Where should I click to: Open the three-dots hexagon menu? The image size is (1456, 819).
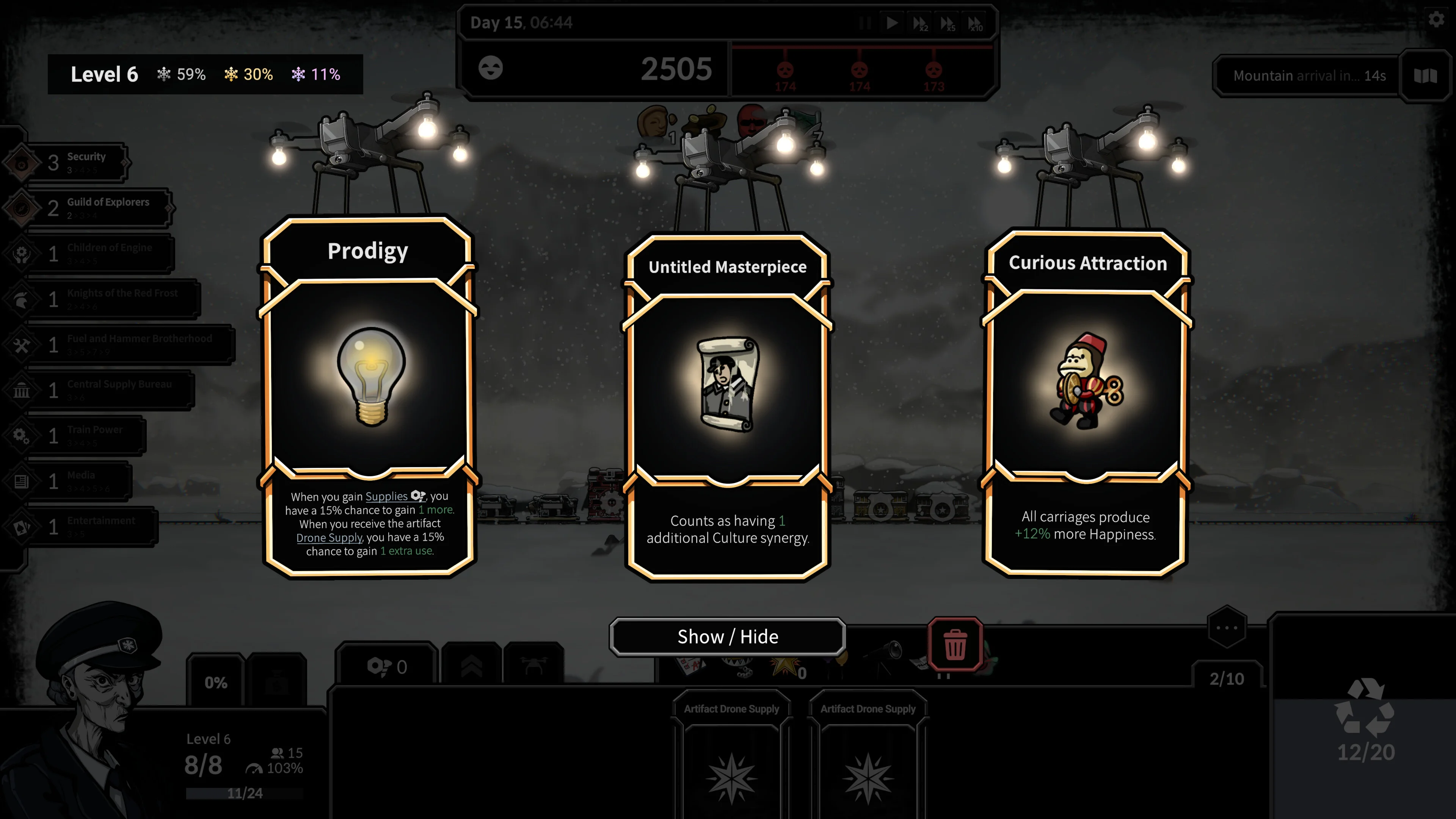pyautogui.click(x=1227, y=628)
